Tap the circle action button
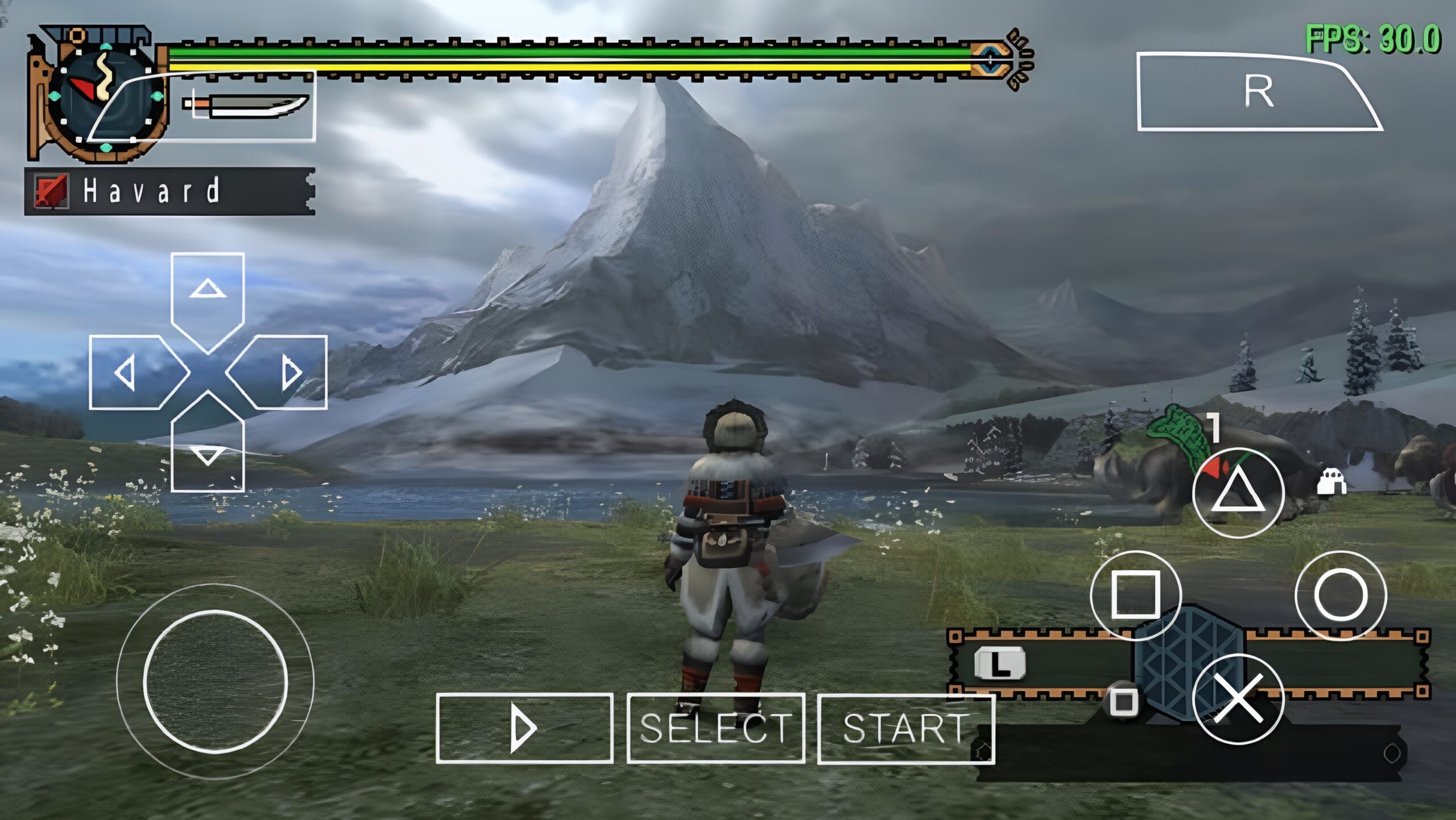The width and height of the screenshot is (1456, 820). (1340, 595)
